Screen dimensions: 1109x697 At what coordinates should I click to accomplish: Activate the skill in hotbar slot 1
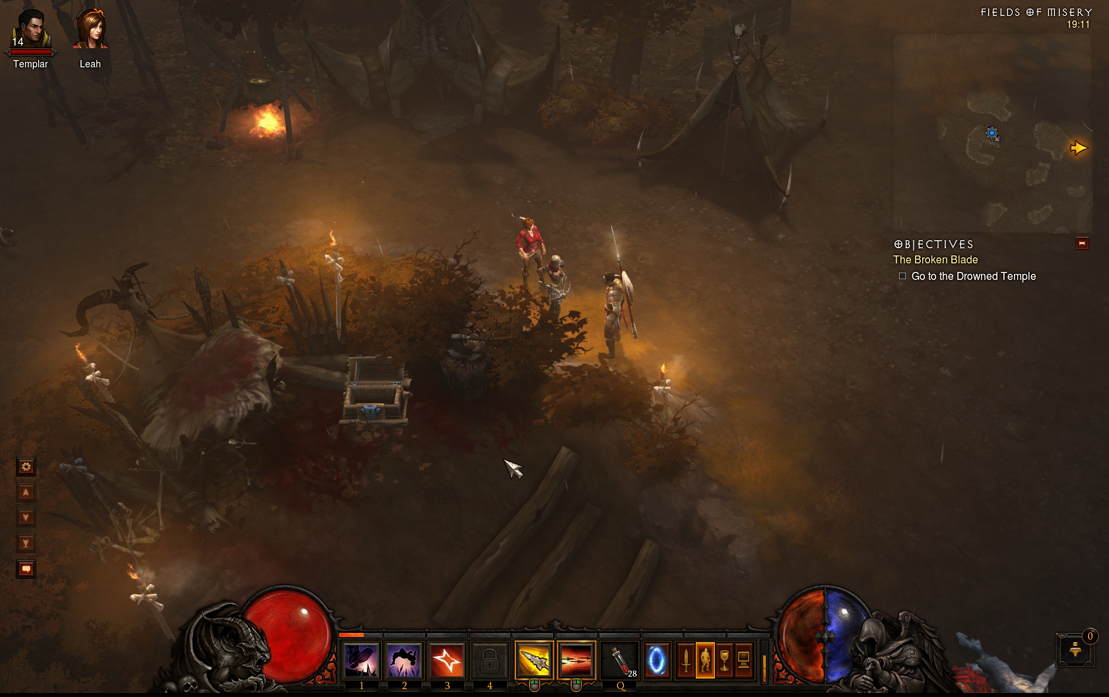click(x=361, y=660)
